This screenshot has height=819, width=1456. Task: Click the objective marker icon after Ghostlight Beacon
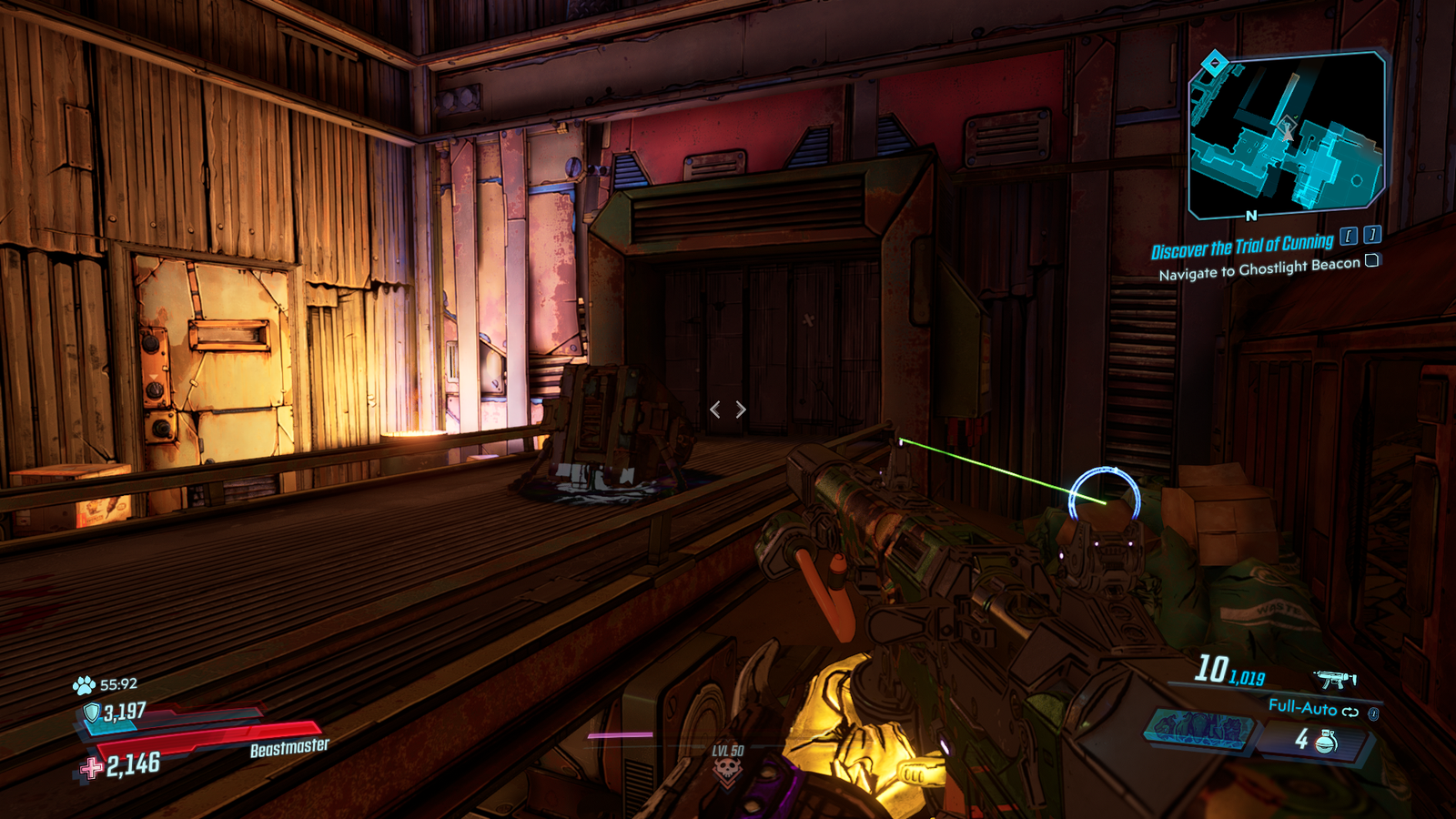point(1371,262)
